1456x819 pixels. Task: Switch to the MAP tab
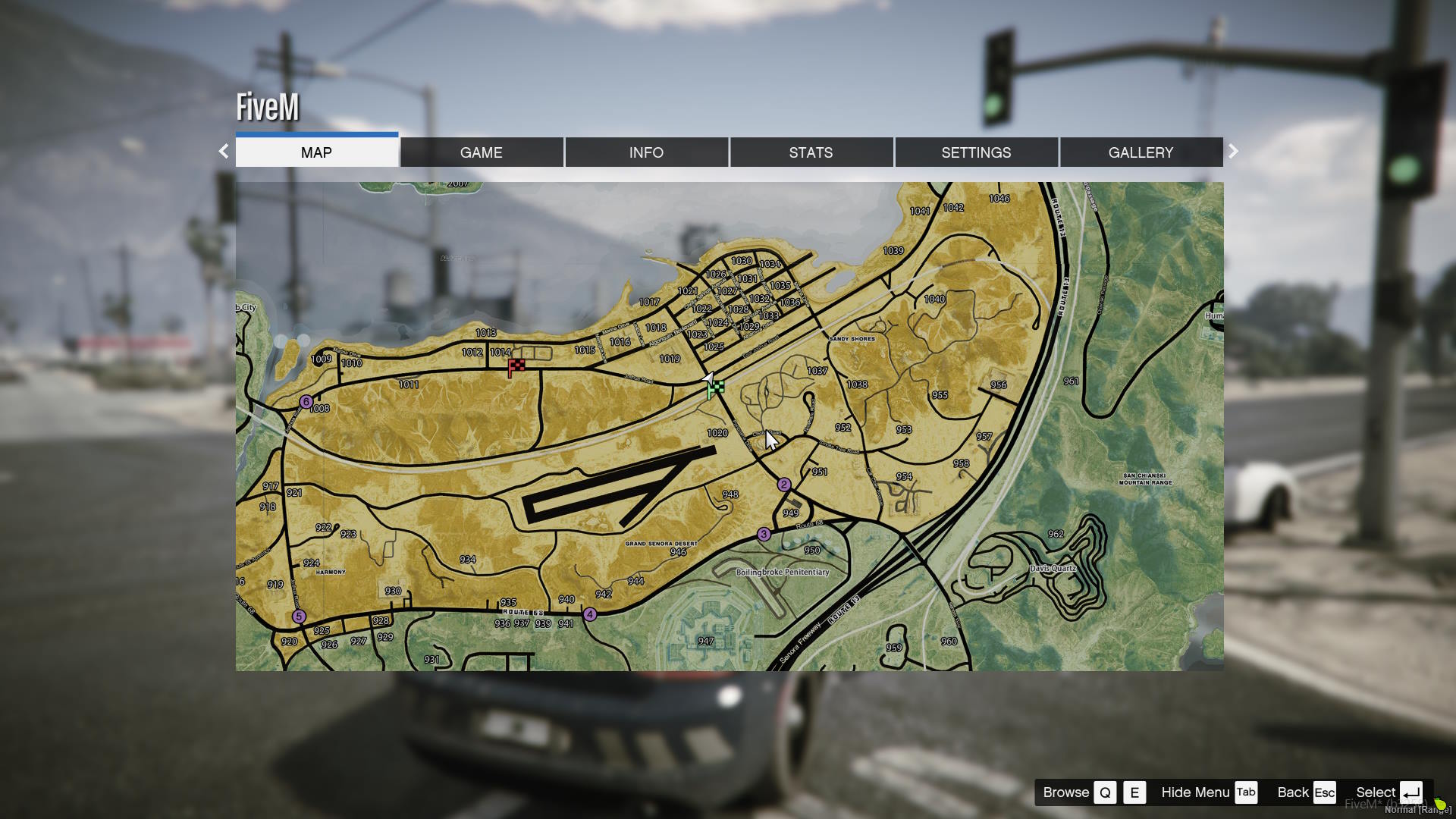click(316, 152)
